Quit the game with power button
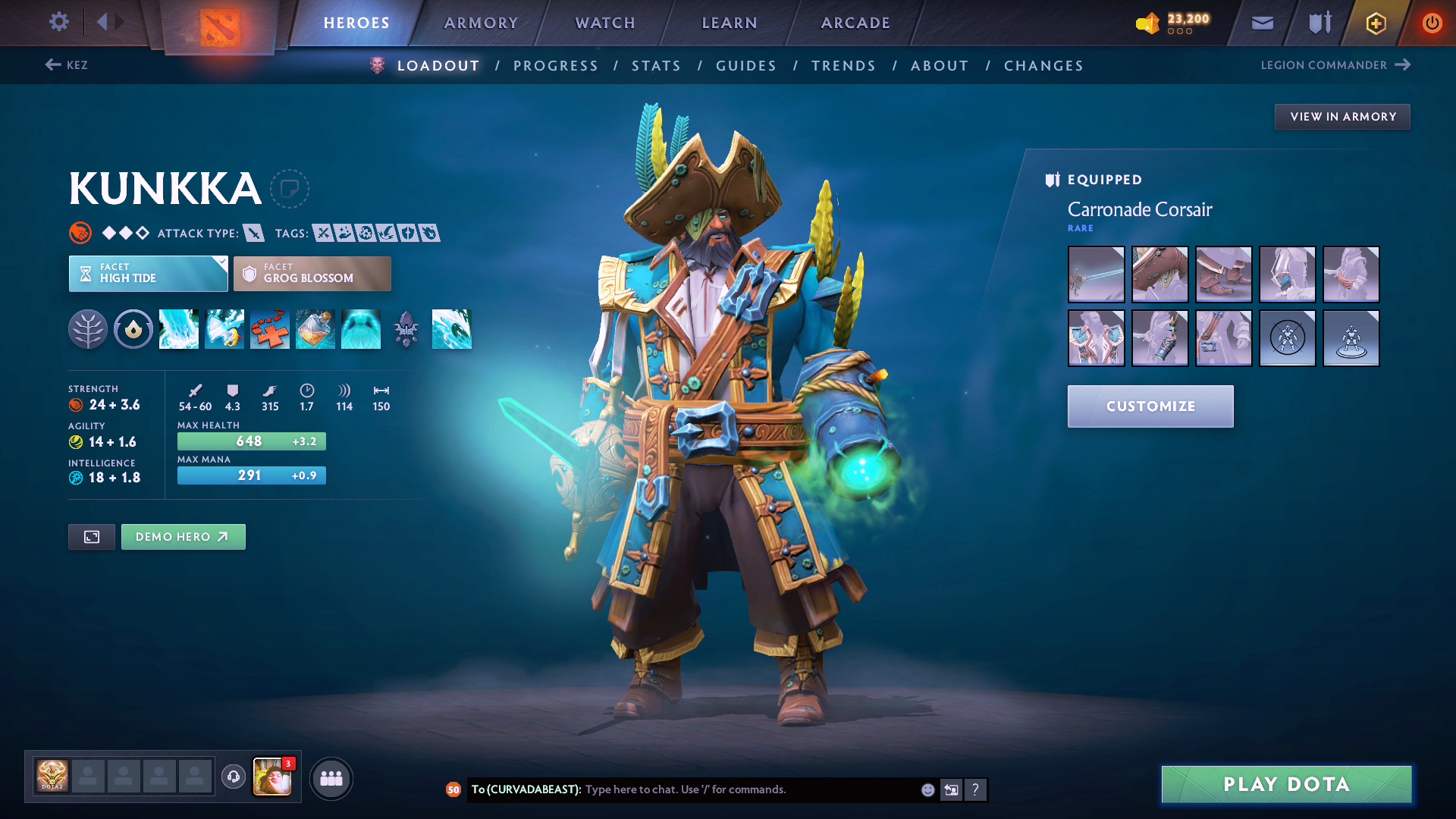1456x819 pixels. (x=1432, y=23)
